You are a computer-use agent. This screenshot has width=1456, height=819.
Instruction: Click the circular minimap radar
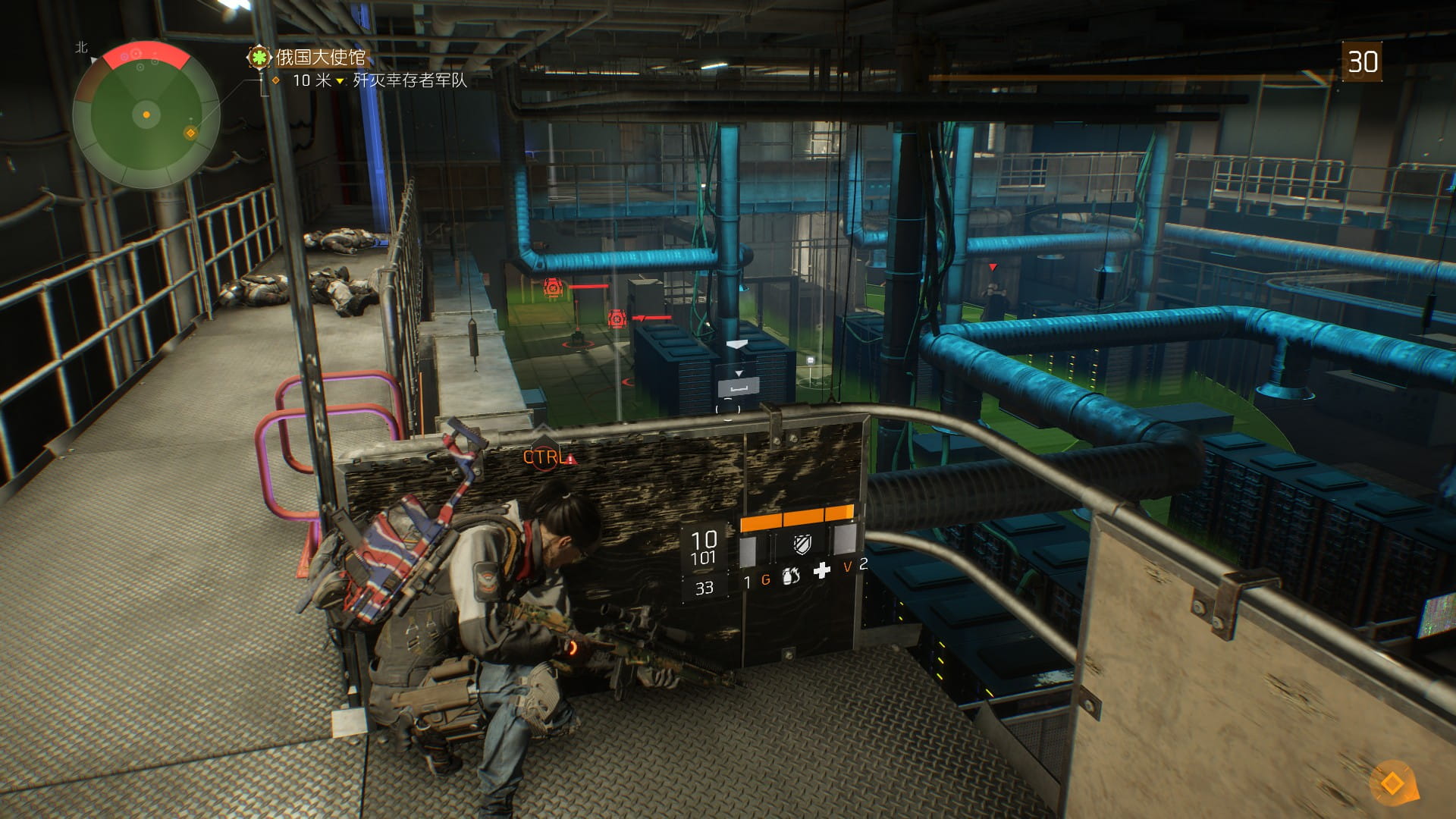pyautogui.click(x=146, y=115)
